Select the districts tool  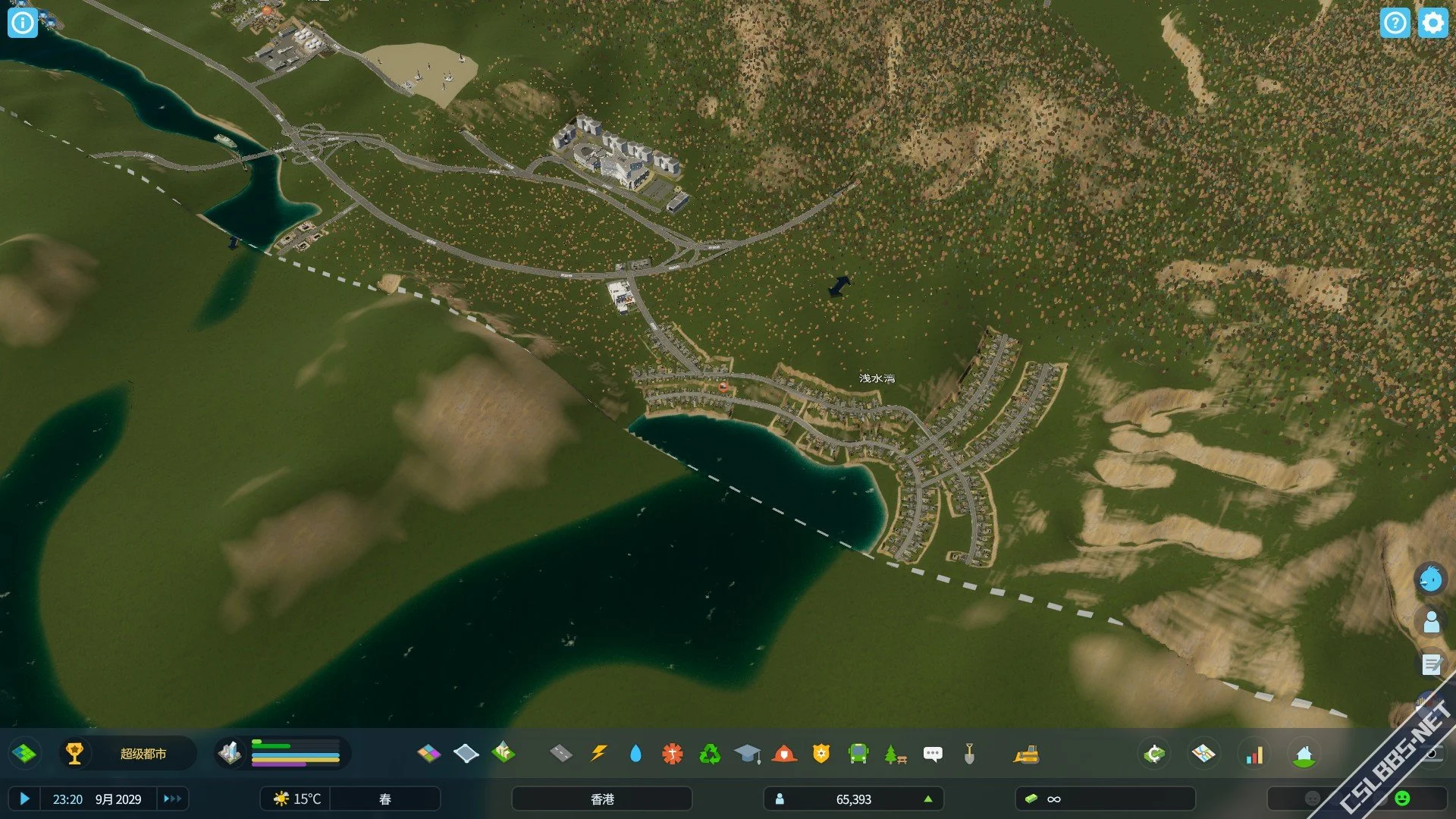(x=466, y=754)
